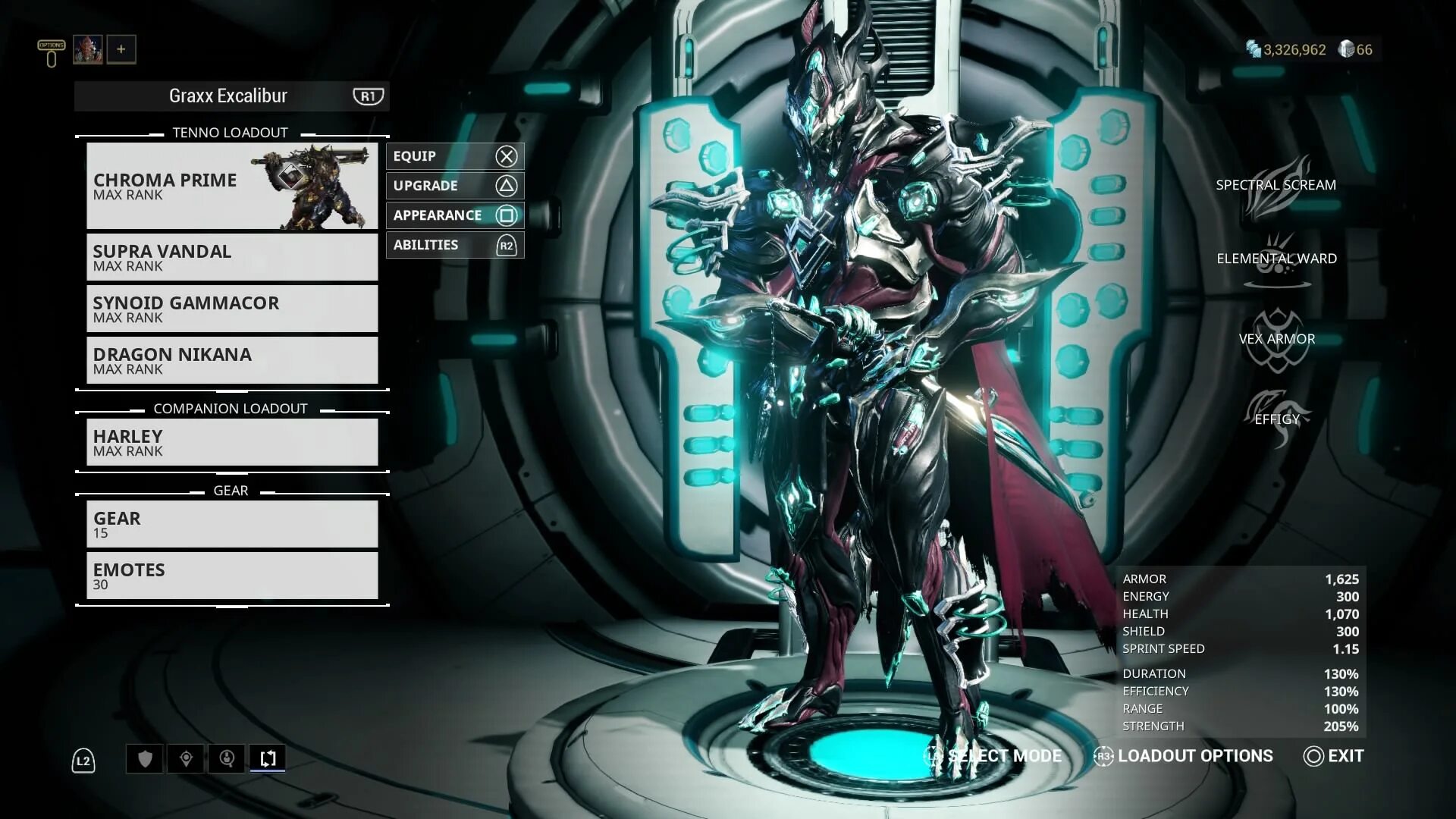Open the Gear loadout entry
Image resolution: width=1456 pixels, height=819 pixels.
click(x=231, y=524)
